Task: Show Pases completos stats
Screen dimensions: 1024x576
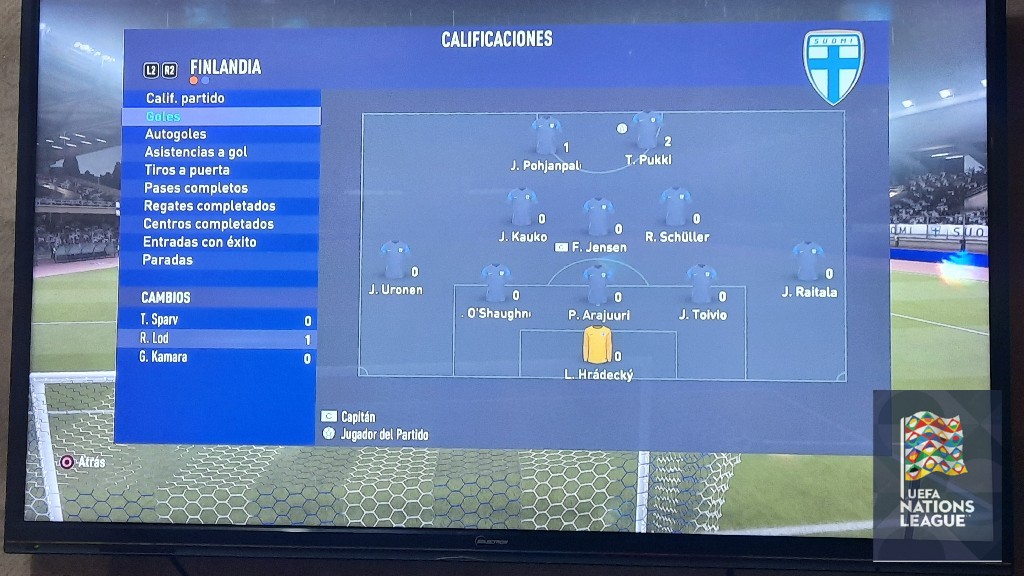Action: (x=196, y=188)
